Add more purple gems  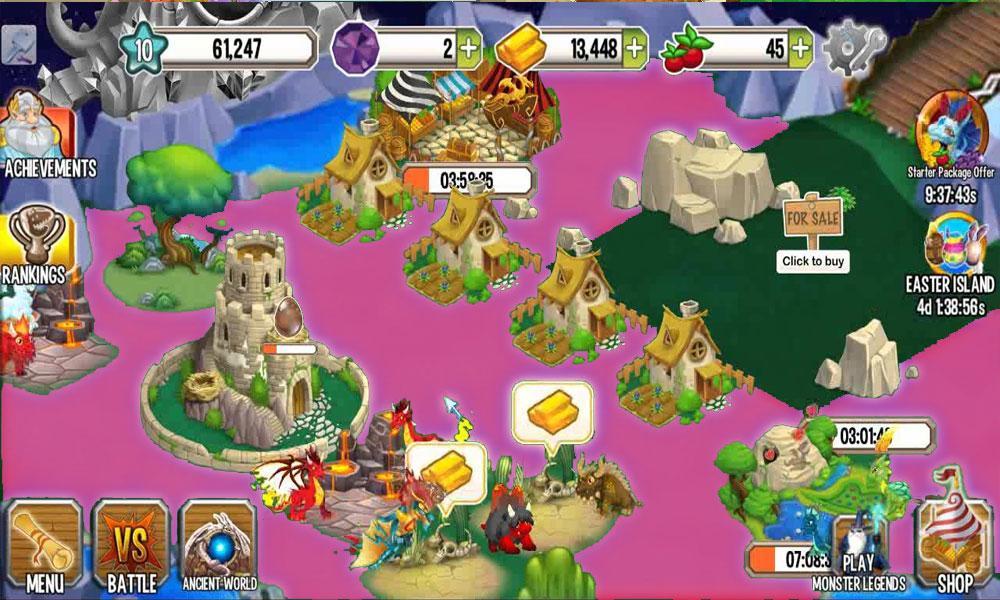469,46
